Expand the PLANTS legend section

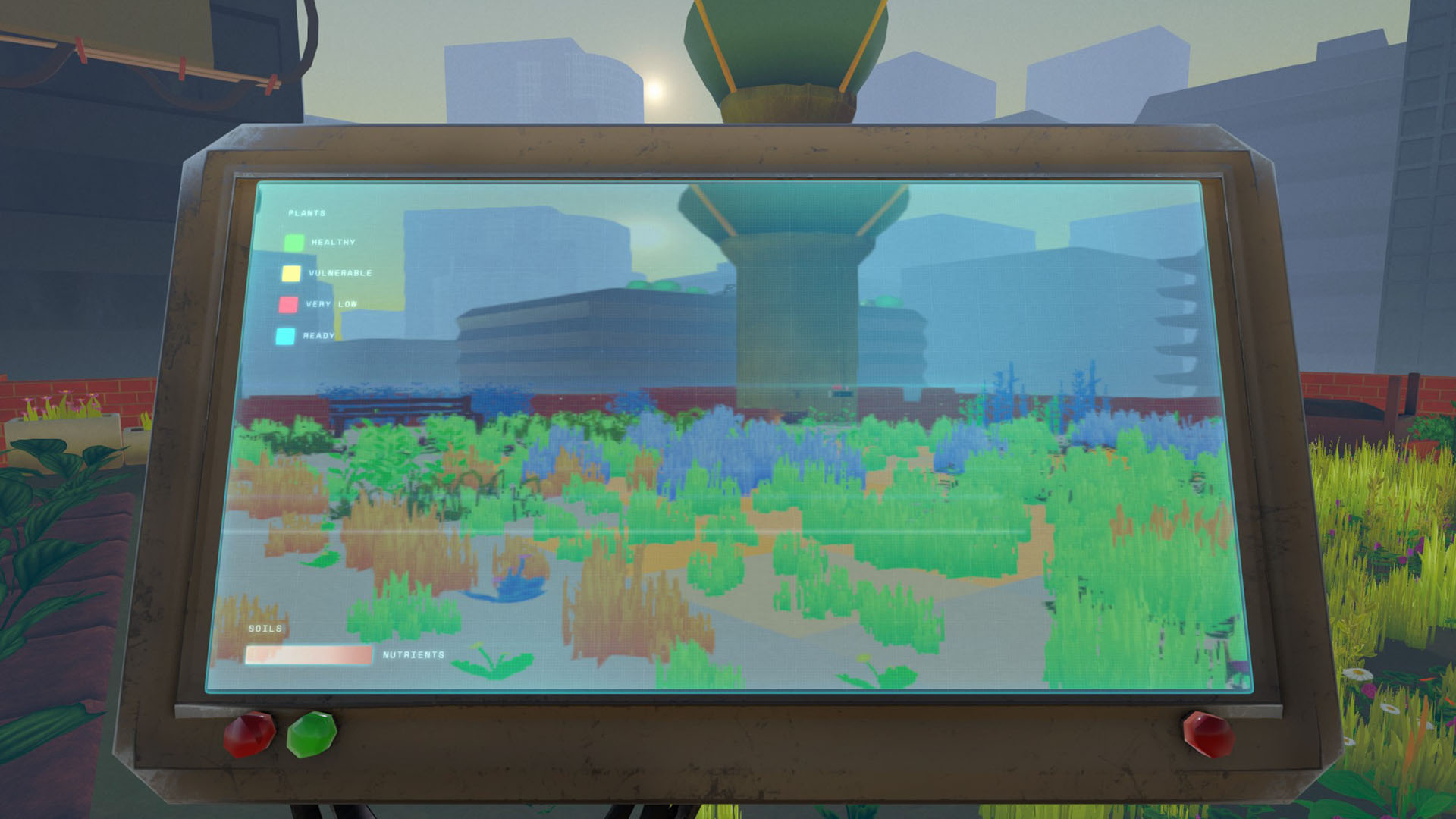point(306,212)
